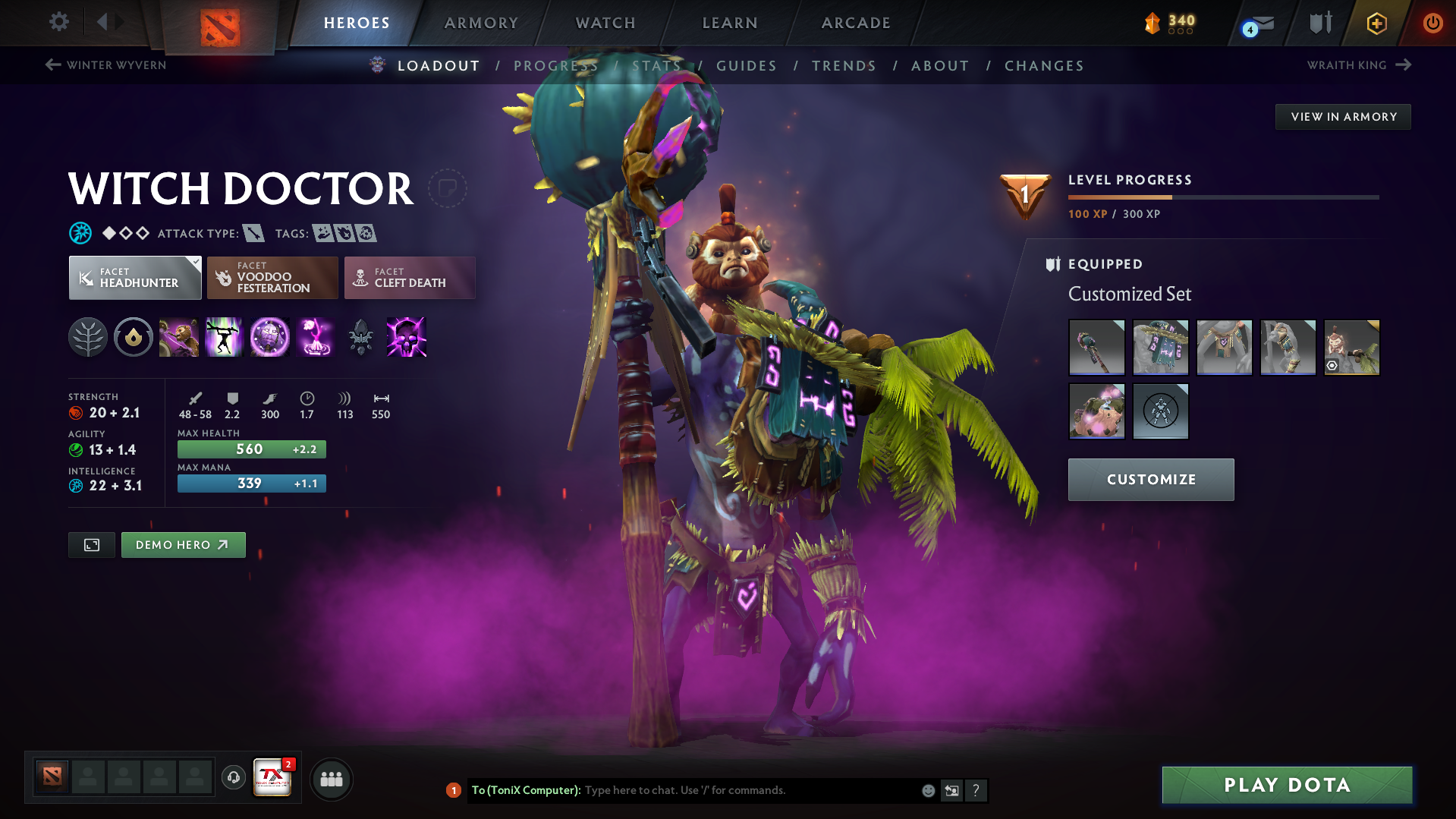
Task: Click the power button to exit
Action: tap(1433, 23)
